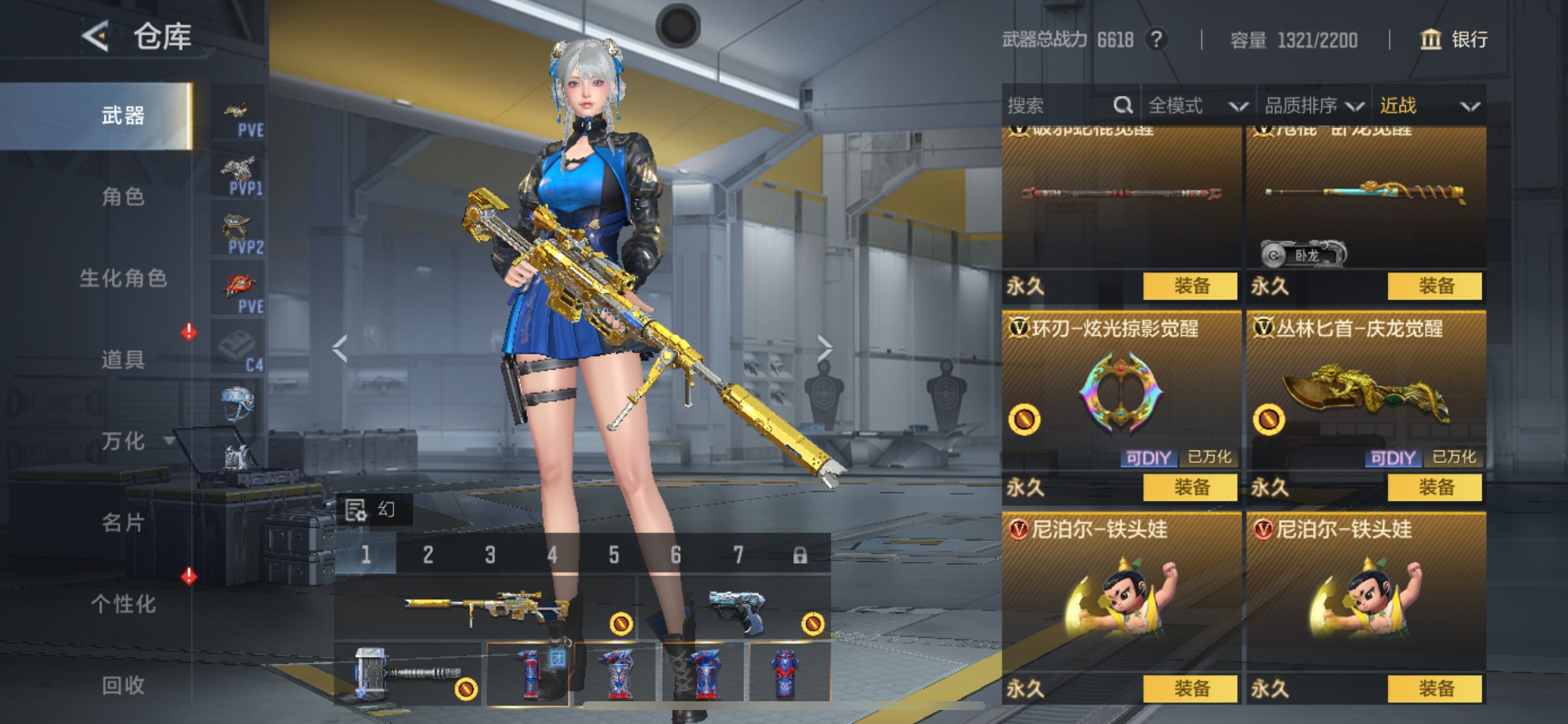Open the 银行 bank
1568x724 pixels.
point(1454,40)
